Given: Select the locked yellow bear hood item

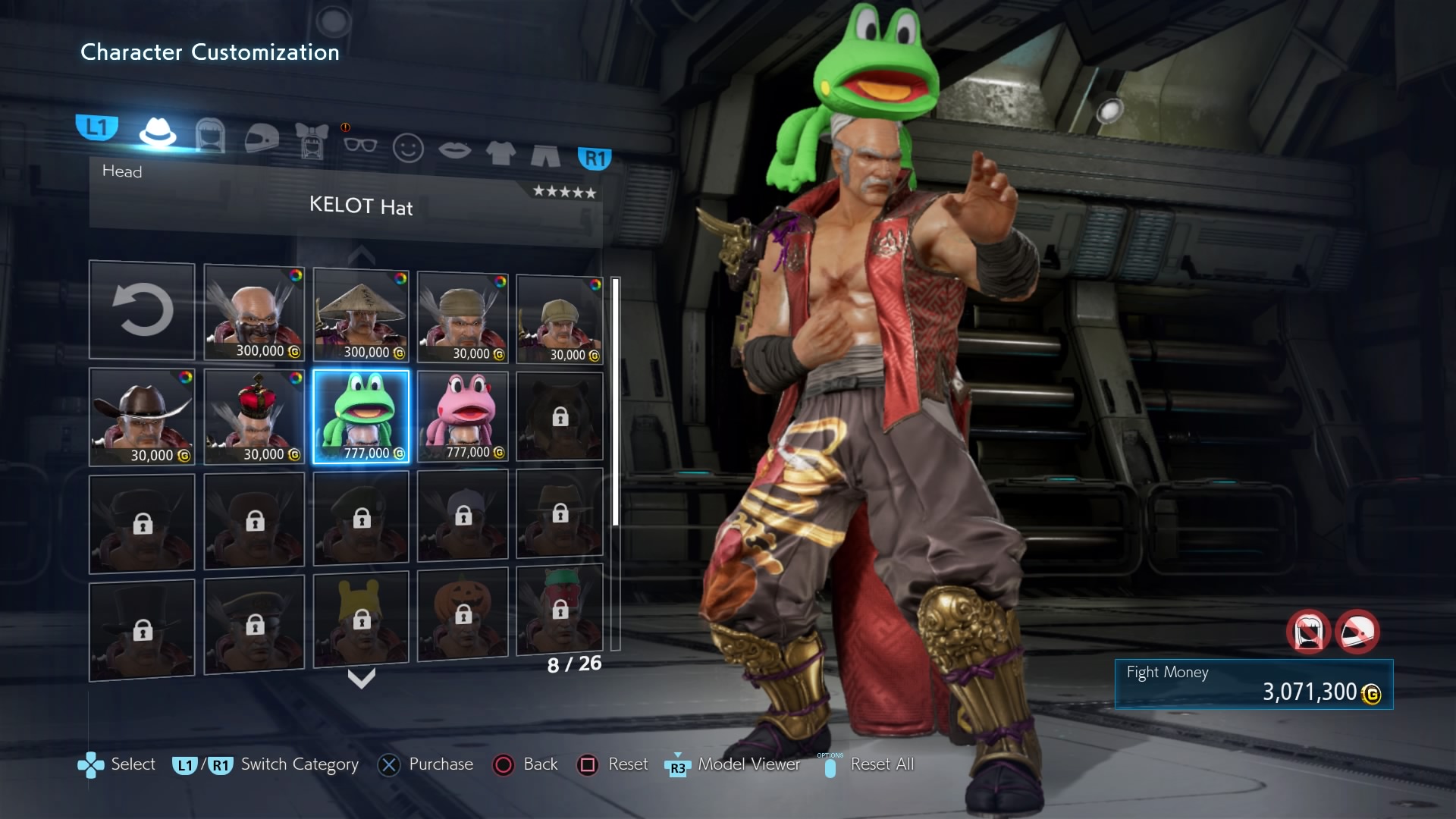Looking at the screenshot, I should click(361, 619).
